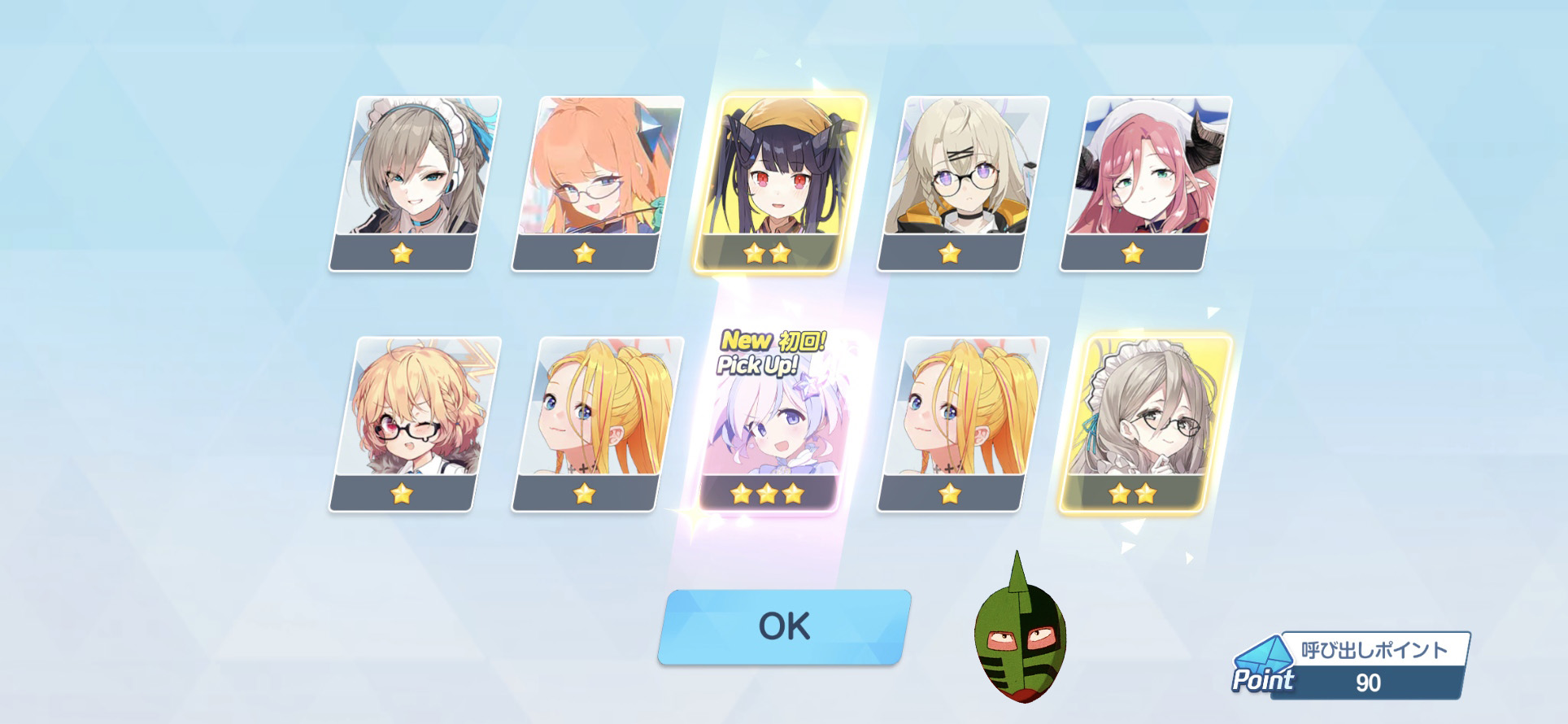
Task: Click the brown-haired maid with headset card
Action: point(414,182)
